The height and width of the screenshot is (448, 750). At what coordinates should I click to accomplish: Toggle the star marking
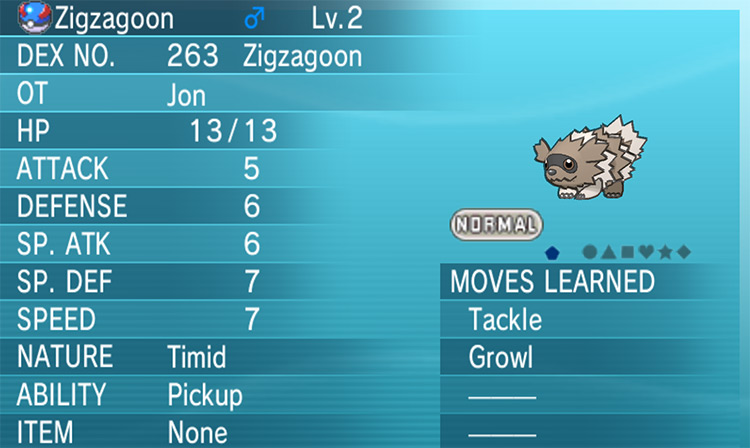coord(664,252)
